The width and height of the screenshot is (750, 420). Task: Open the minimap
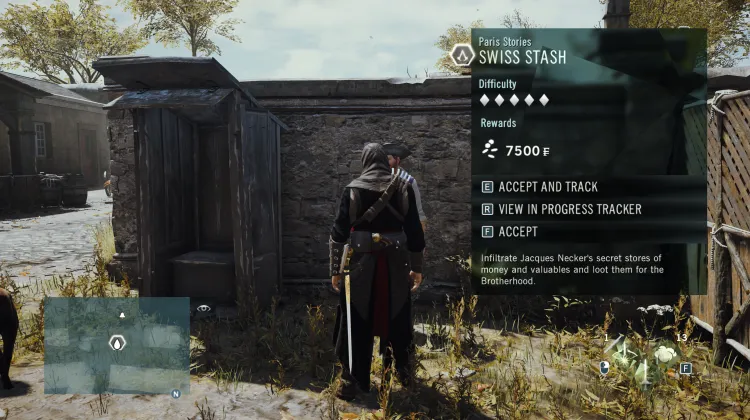[116, 345]
